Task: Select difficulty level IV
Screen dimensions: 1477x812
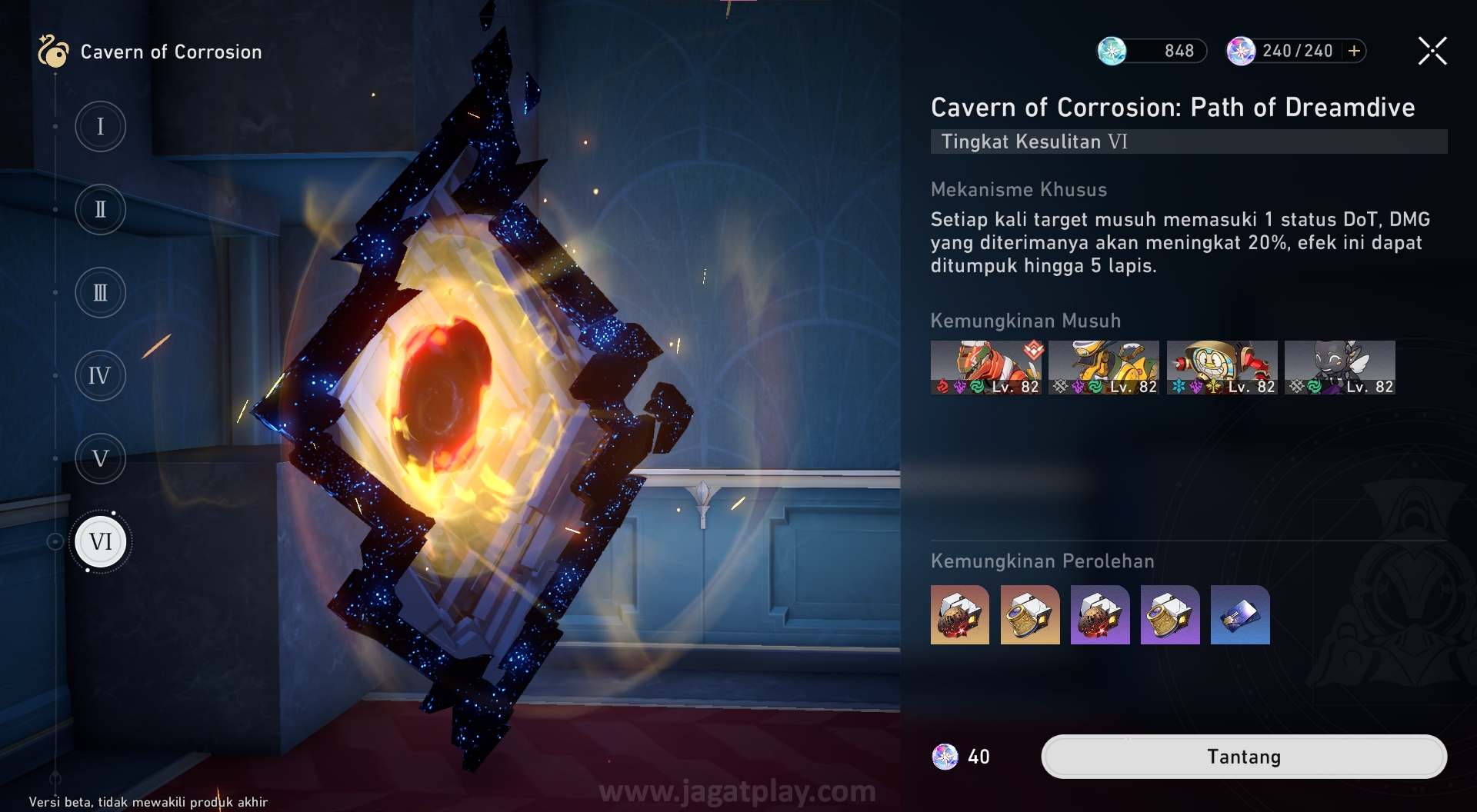Action: pyautogui.click(x=100, y=376)
